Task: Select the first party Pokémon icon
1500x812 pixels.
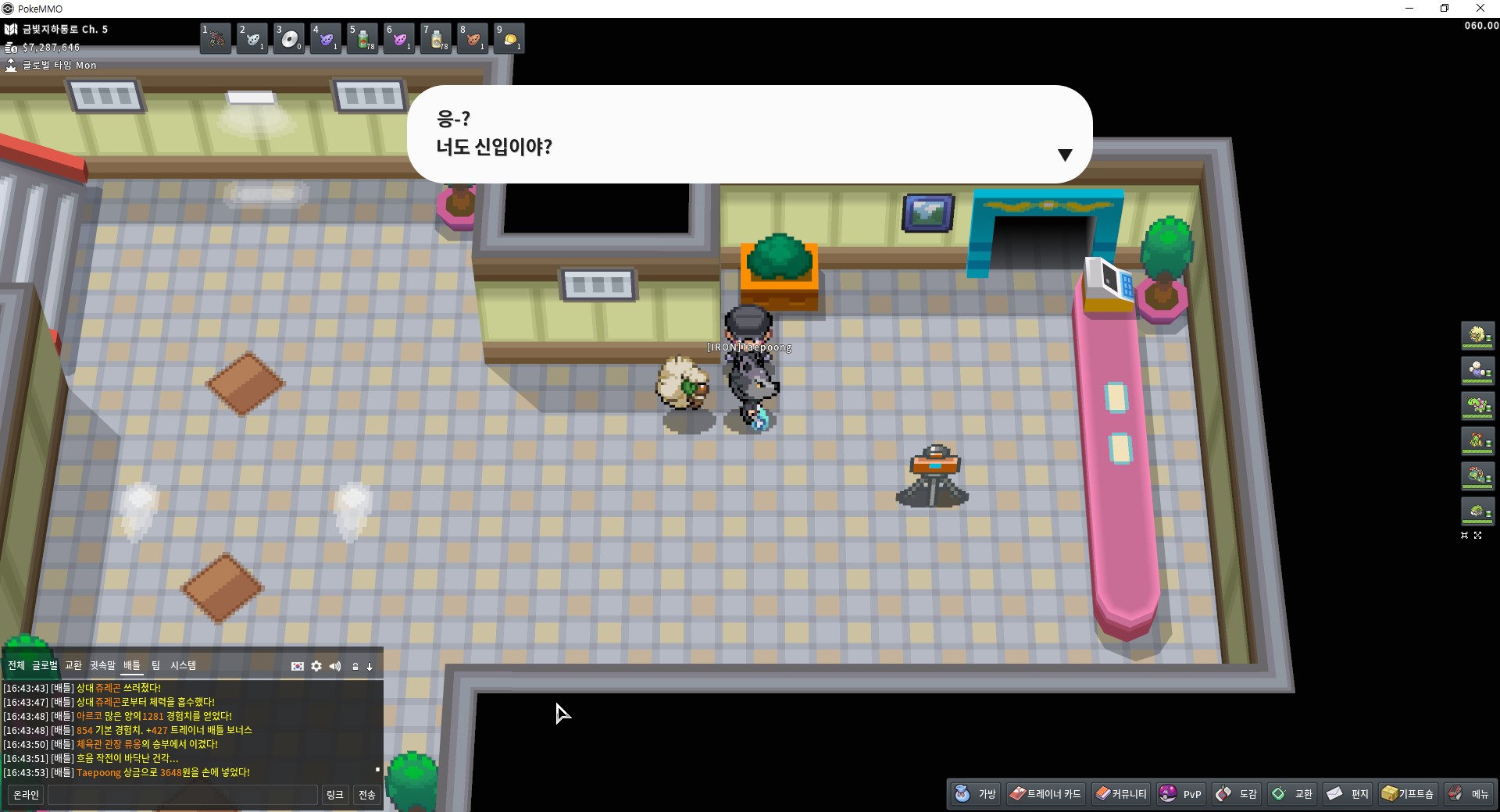Action: point(1477,336)
